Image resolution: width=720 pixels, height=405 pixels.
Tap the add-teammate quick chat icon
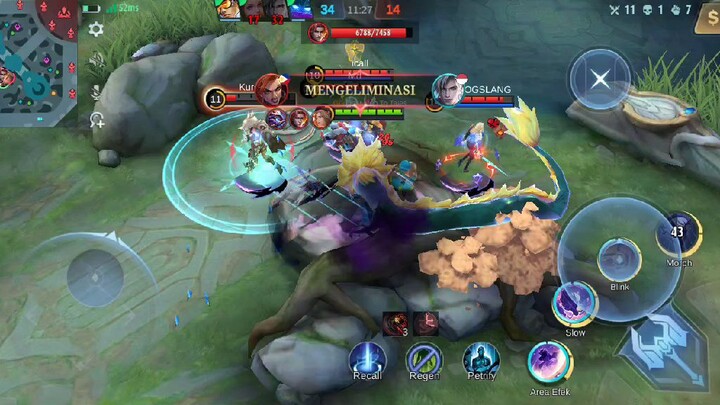click(97, 120)
